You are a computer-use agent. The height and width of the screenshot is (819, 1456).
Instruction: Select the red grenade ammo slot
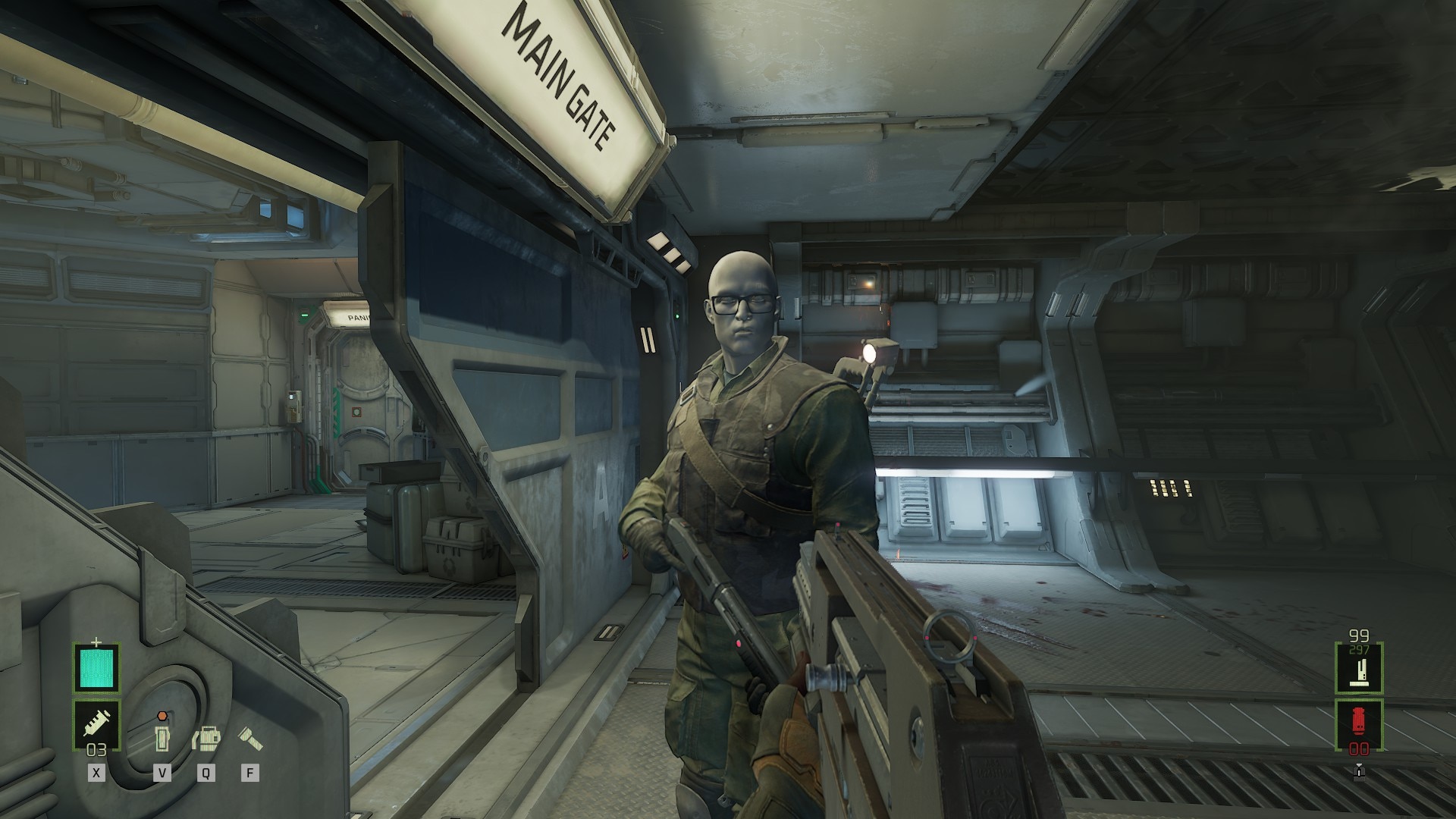(x=1359, y=724)
